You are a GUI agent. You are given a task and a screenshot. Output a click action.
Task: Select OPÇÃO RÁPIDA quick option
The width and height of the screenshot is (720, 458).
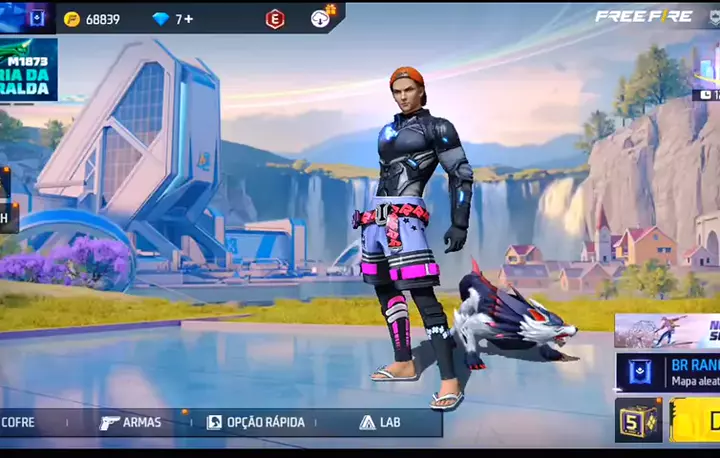256,422
